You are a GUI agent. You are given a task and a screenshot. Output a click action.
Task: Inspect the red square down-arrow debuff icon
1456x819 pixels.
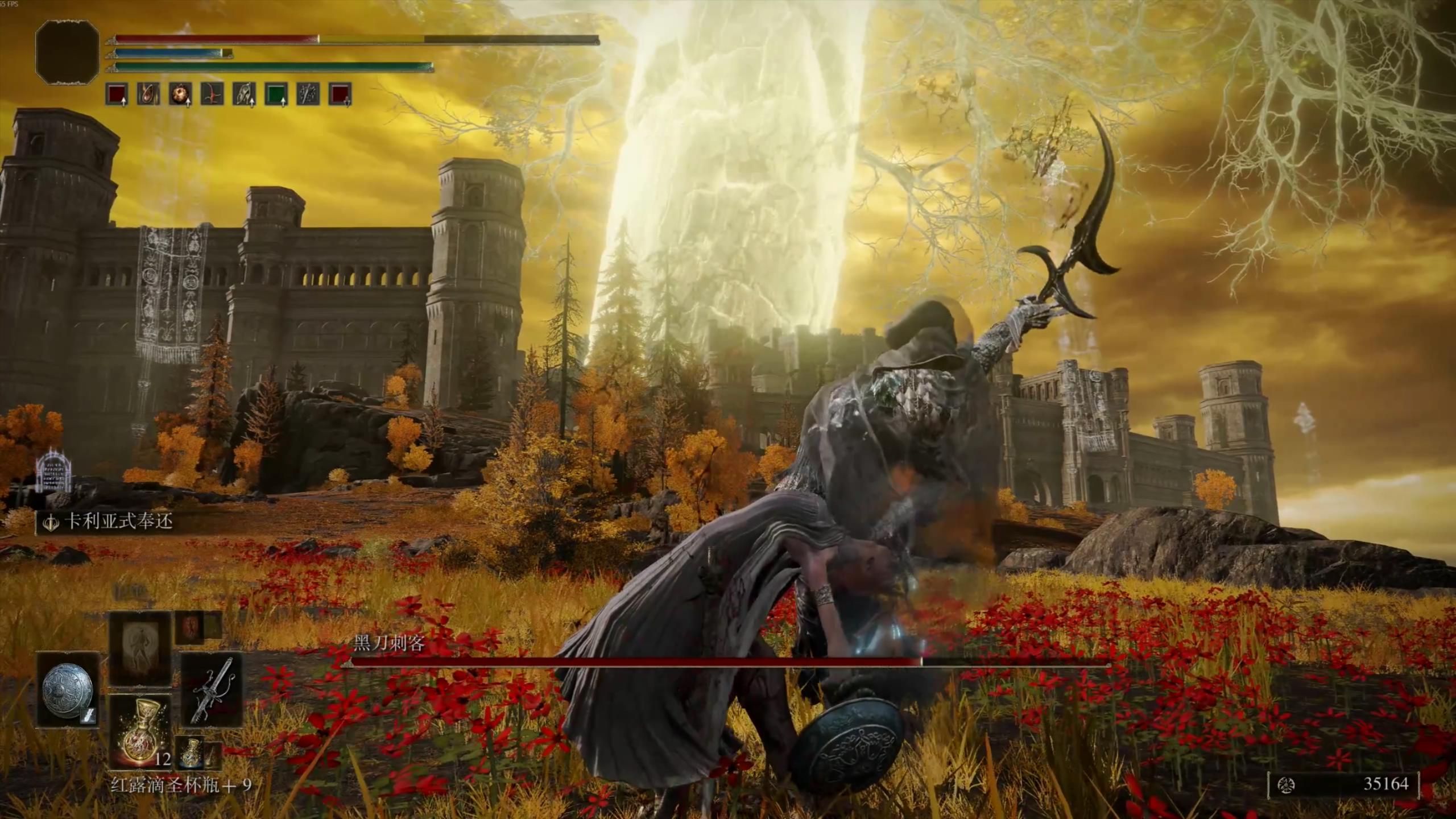(x=340, y=94)
